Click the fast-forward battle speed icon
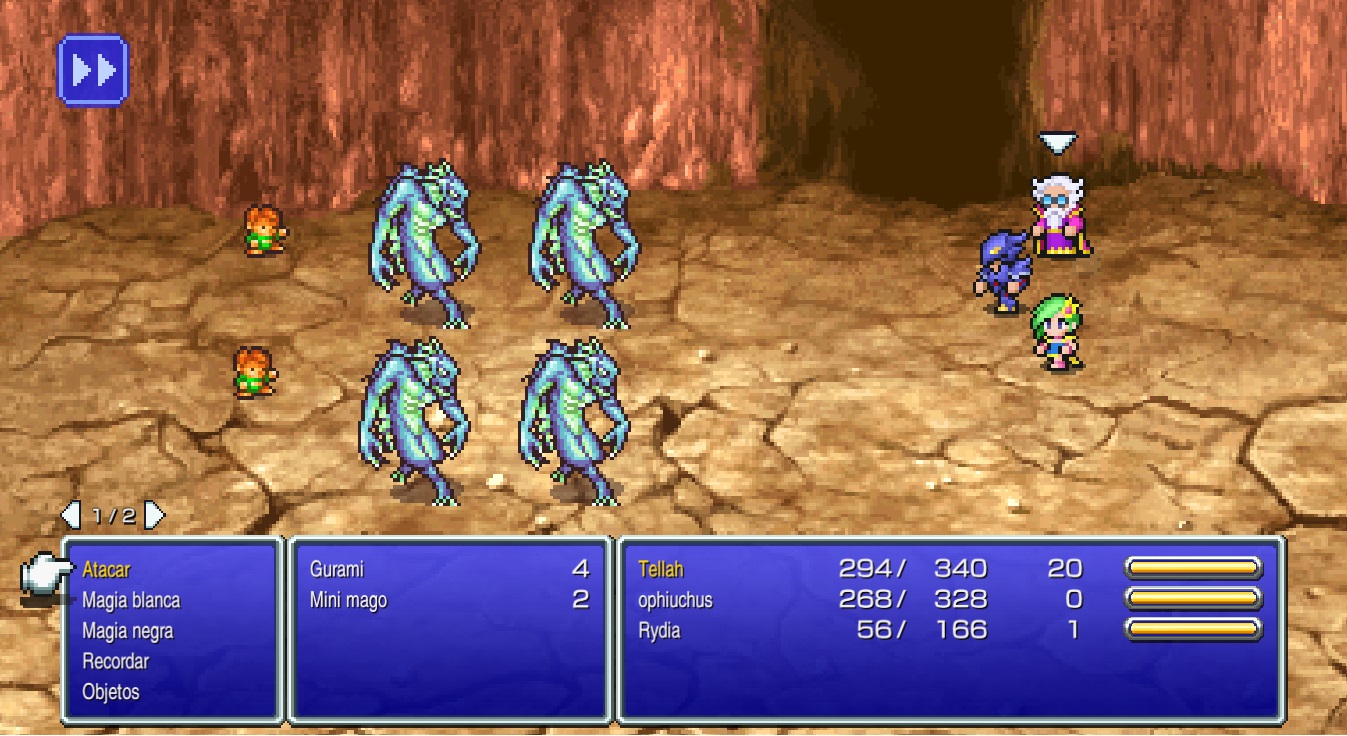Screen dimensions: 1347x736 point(93,68)
